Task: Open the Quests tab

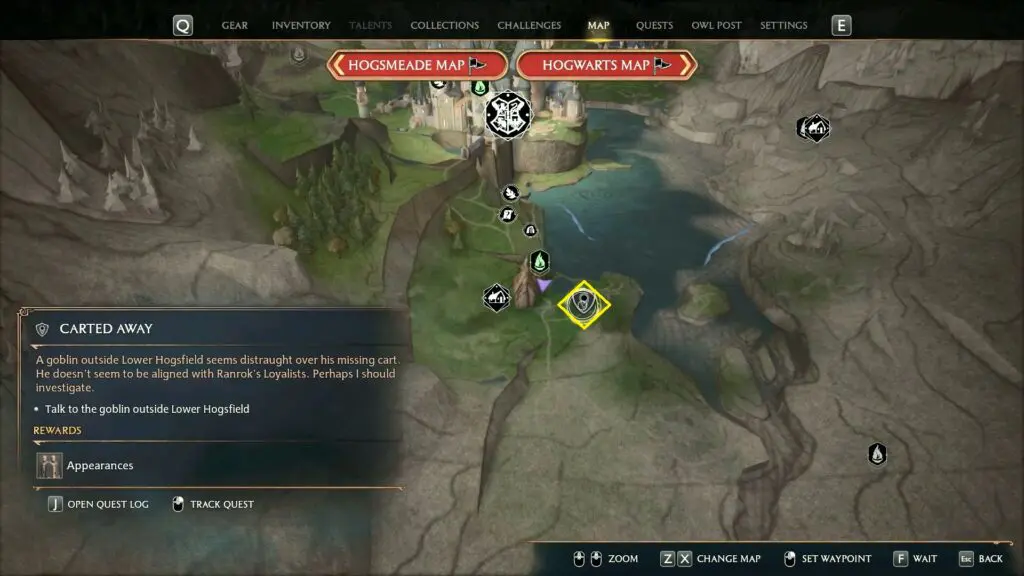Action: point(654,25)
